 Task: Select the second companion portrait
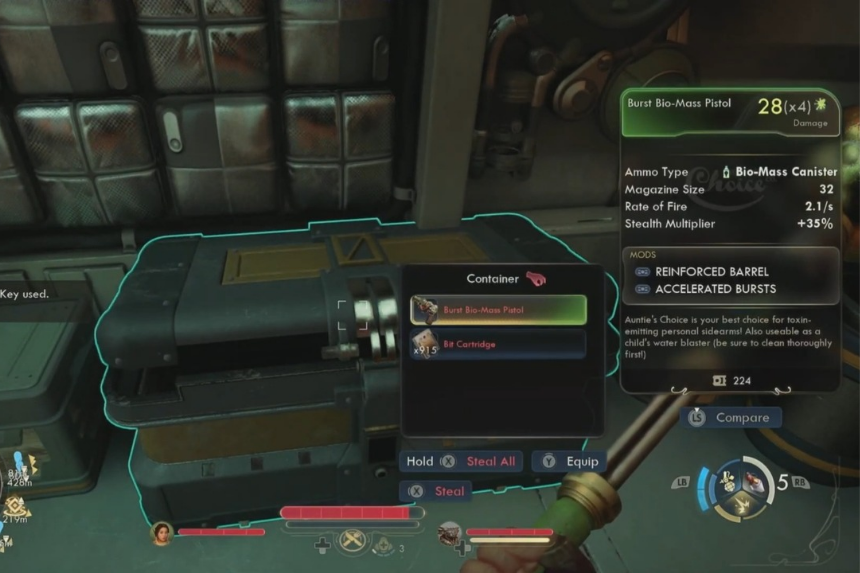click(450, 533)
